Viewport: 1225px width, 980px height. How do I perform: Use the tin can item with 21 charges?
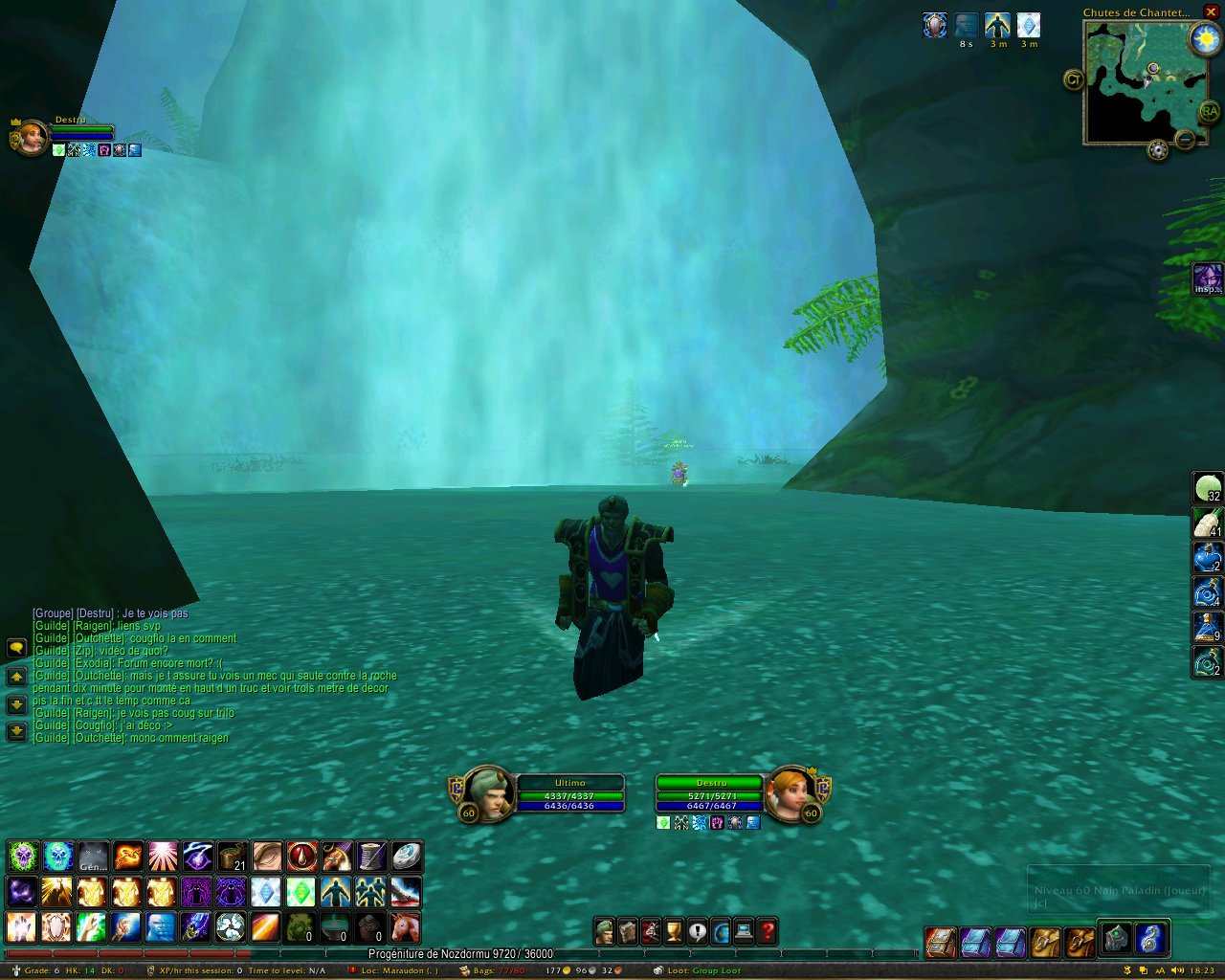pyautogui.click(x=233, y=856)
